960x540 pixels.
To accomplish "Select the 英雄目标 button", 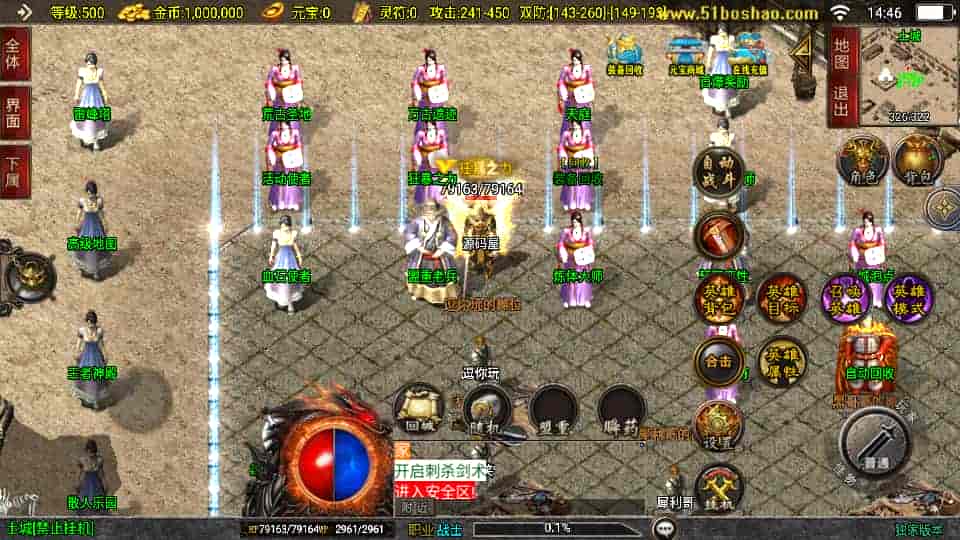I will coord(781,298).
